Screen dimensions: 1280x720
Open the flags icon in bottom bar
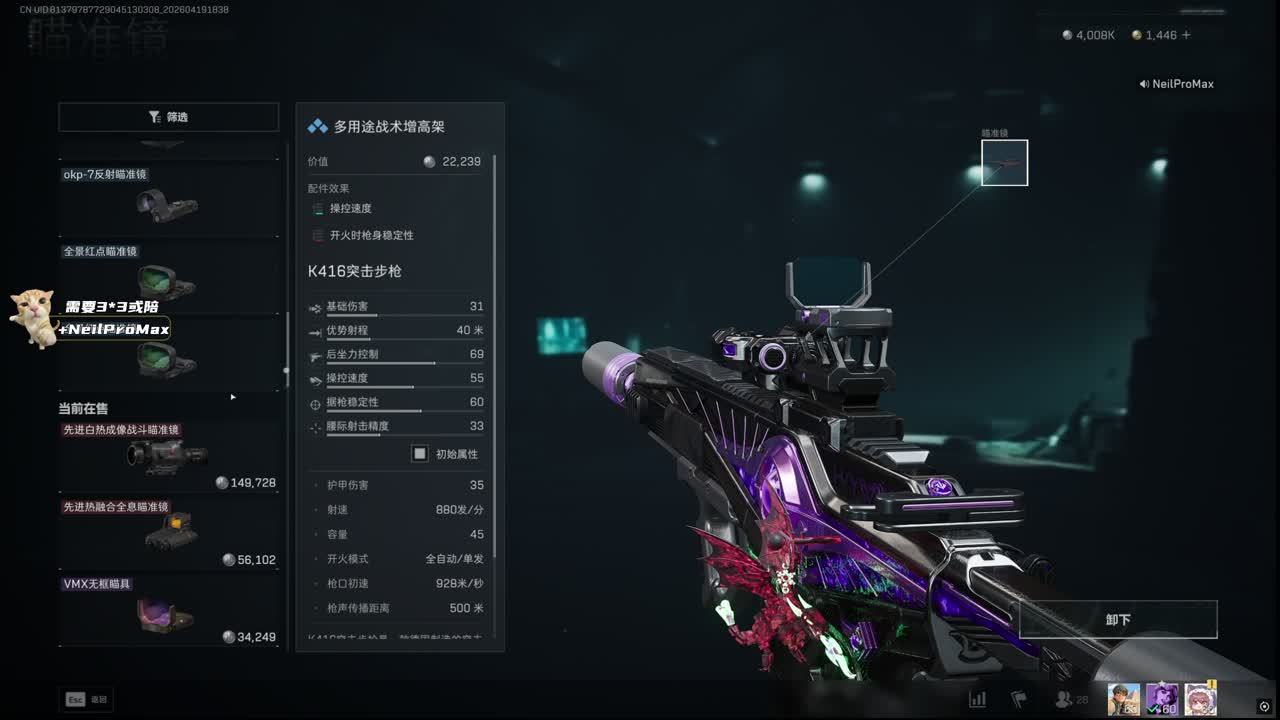pos(1019,699)
